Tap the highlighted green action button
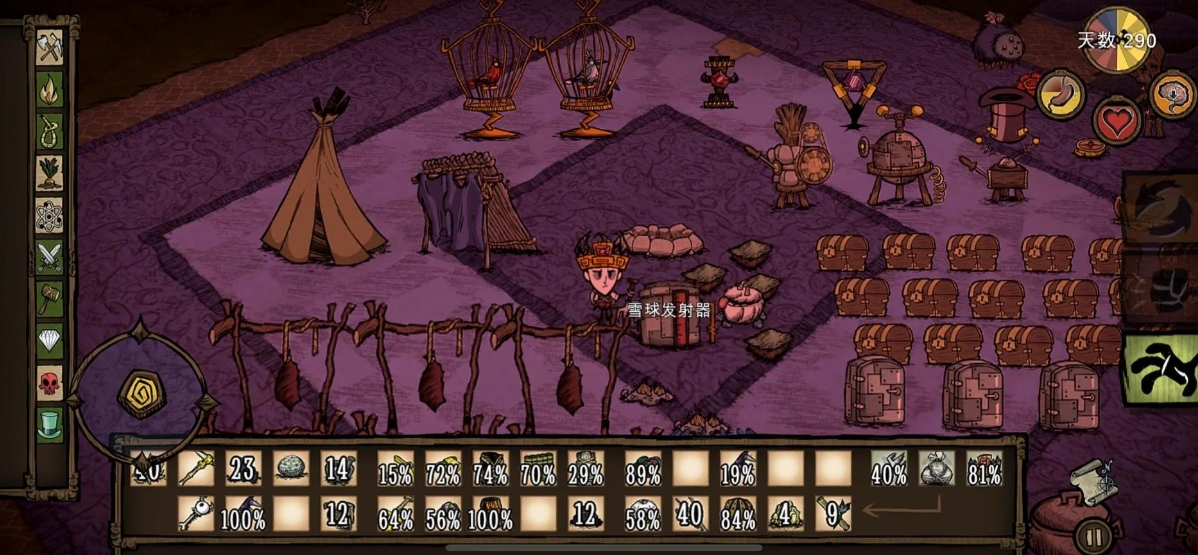 click(x=1160, y=368)
